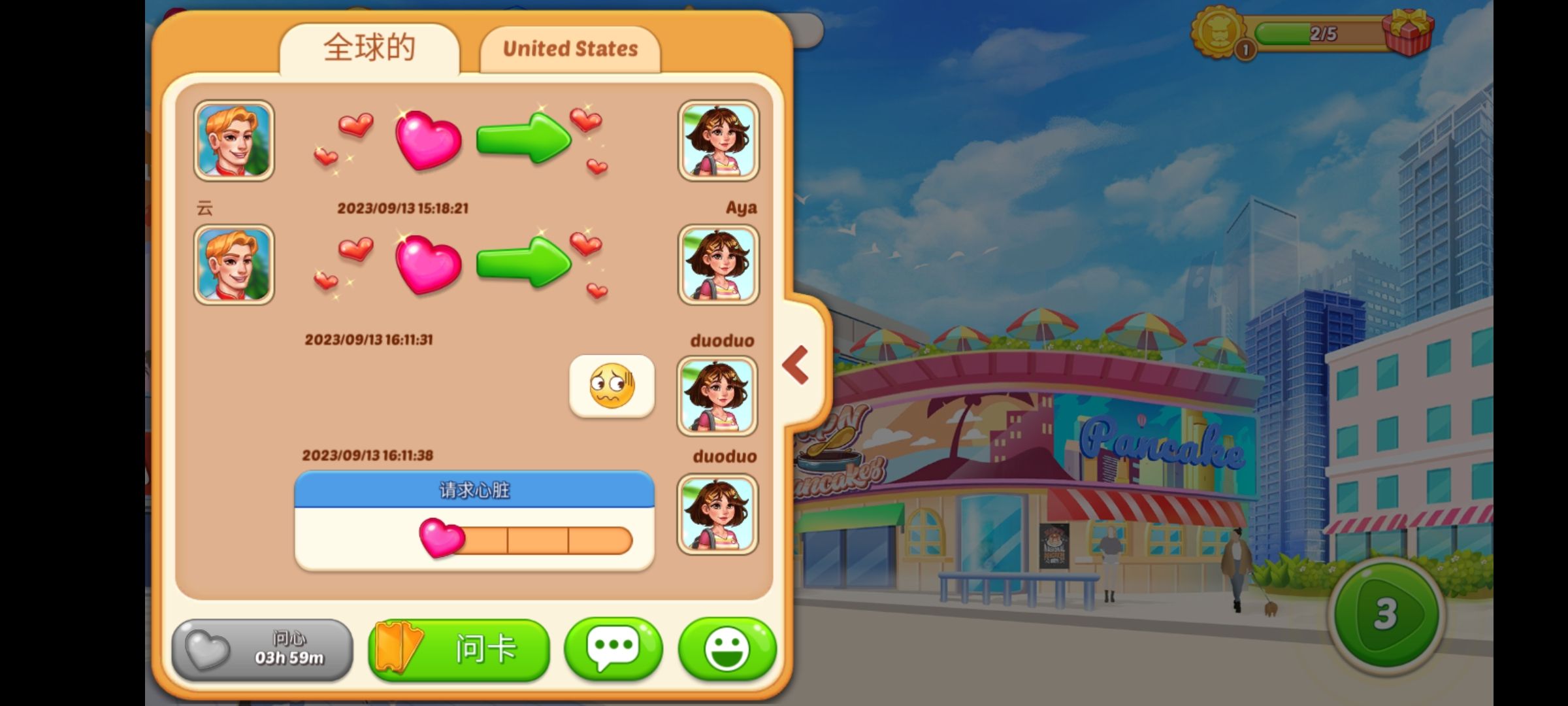Select the worried emoji message bubble
The image size is (1568, 706).
[x=612, y=386]
